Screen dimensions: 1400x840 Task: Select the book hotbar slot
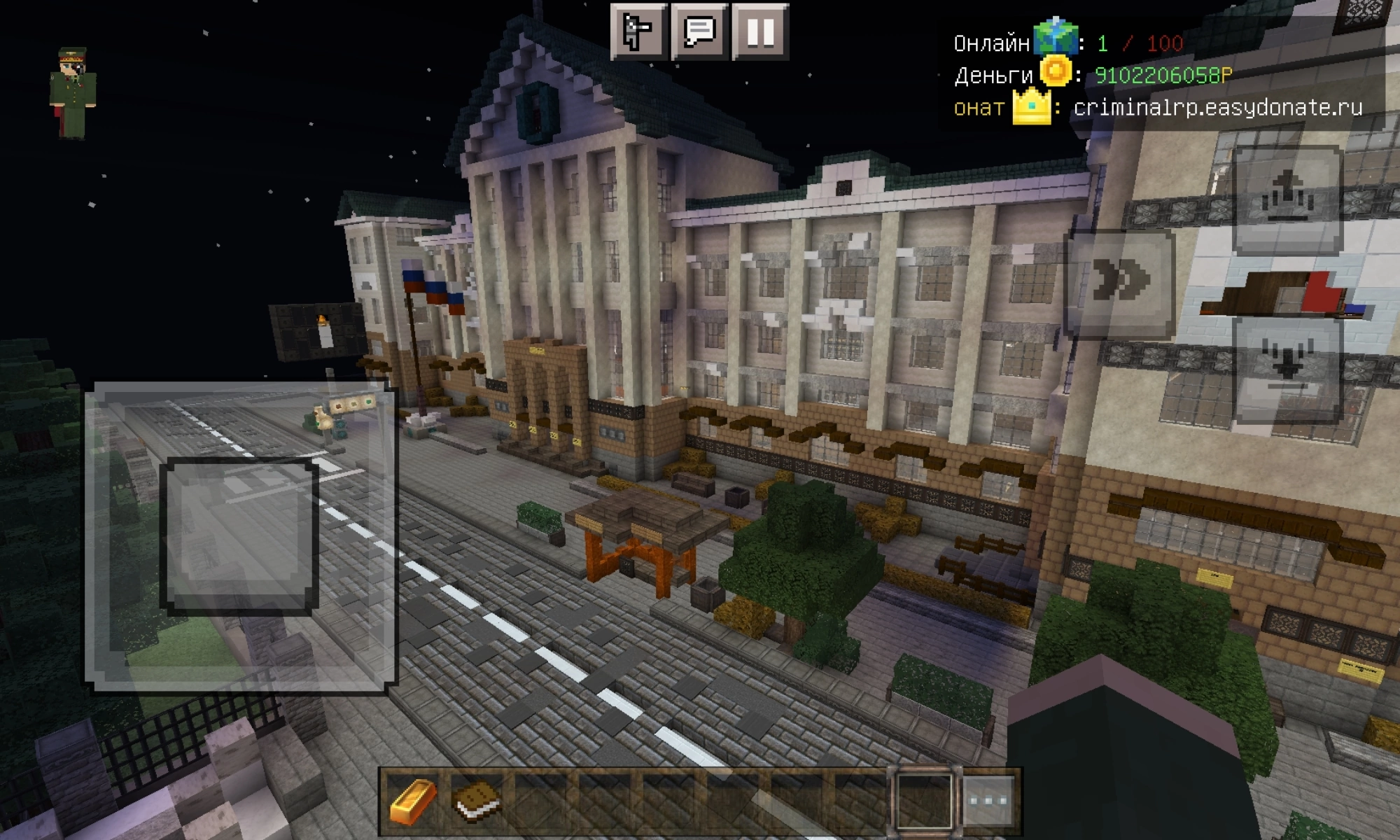coord(476,800)
